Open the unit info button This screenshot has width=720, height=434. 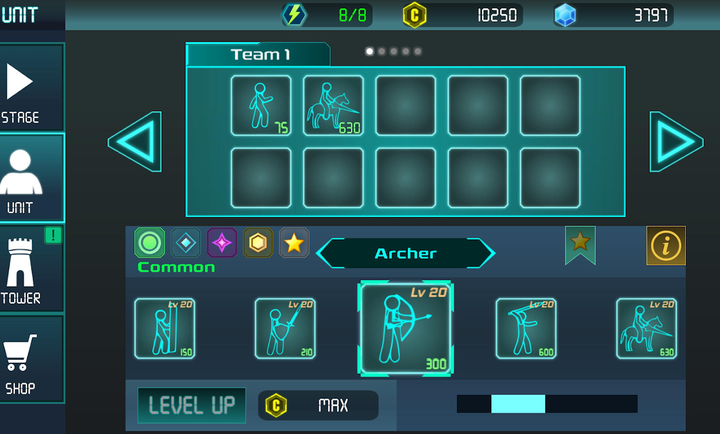tap(666, 245)
